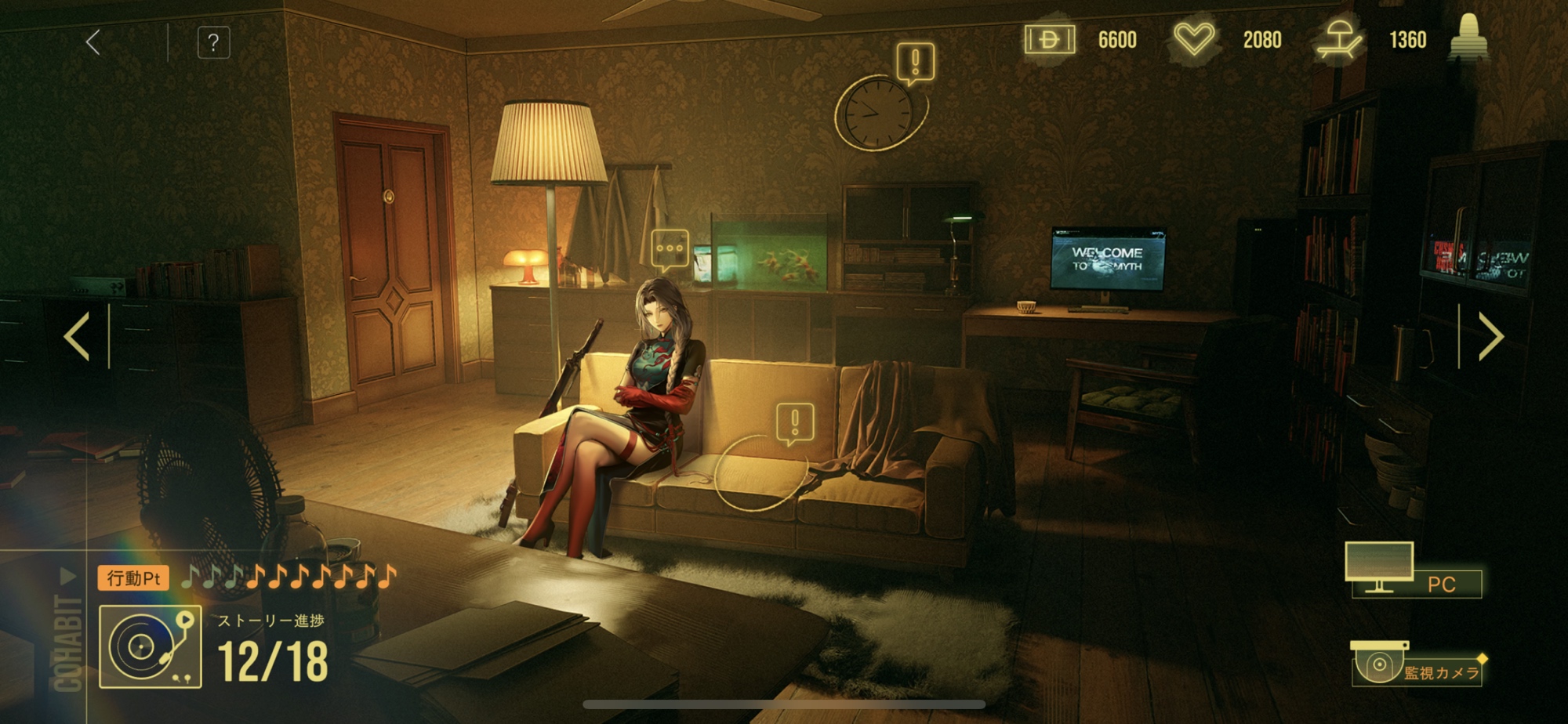Open the speech bubble above the character
Viewport: 1568px width, 724px height.
(670, 248)
